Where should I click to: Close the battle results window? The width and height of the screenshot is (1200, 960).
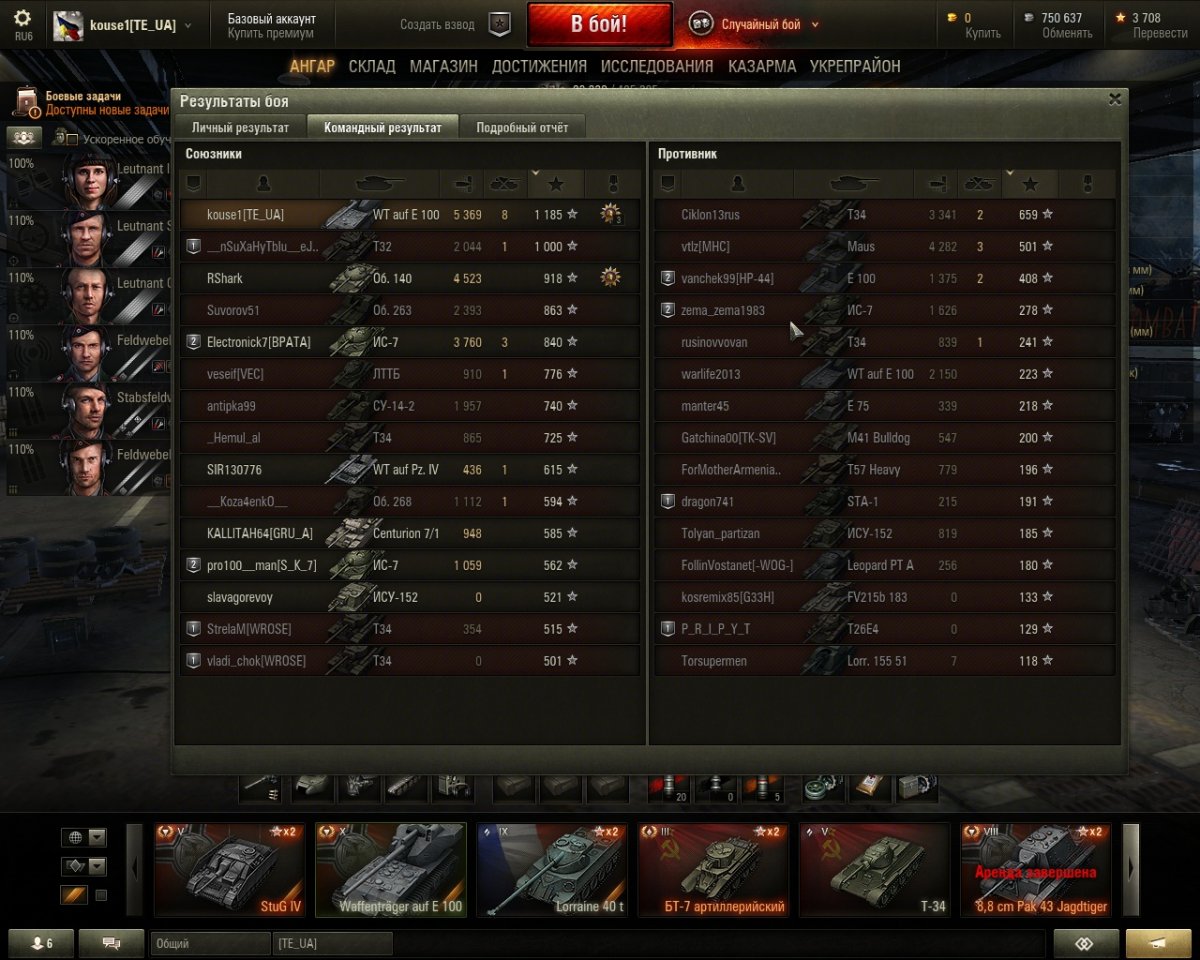coord(1114,99)
